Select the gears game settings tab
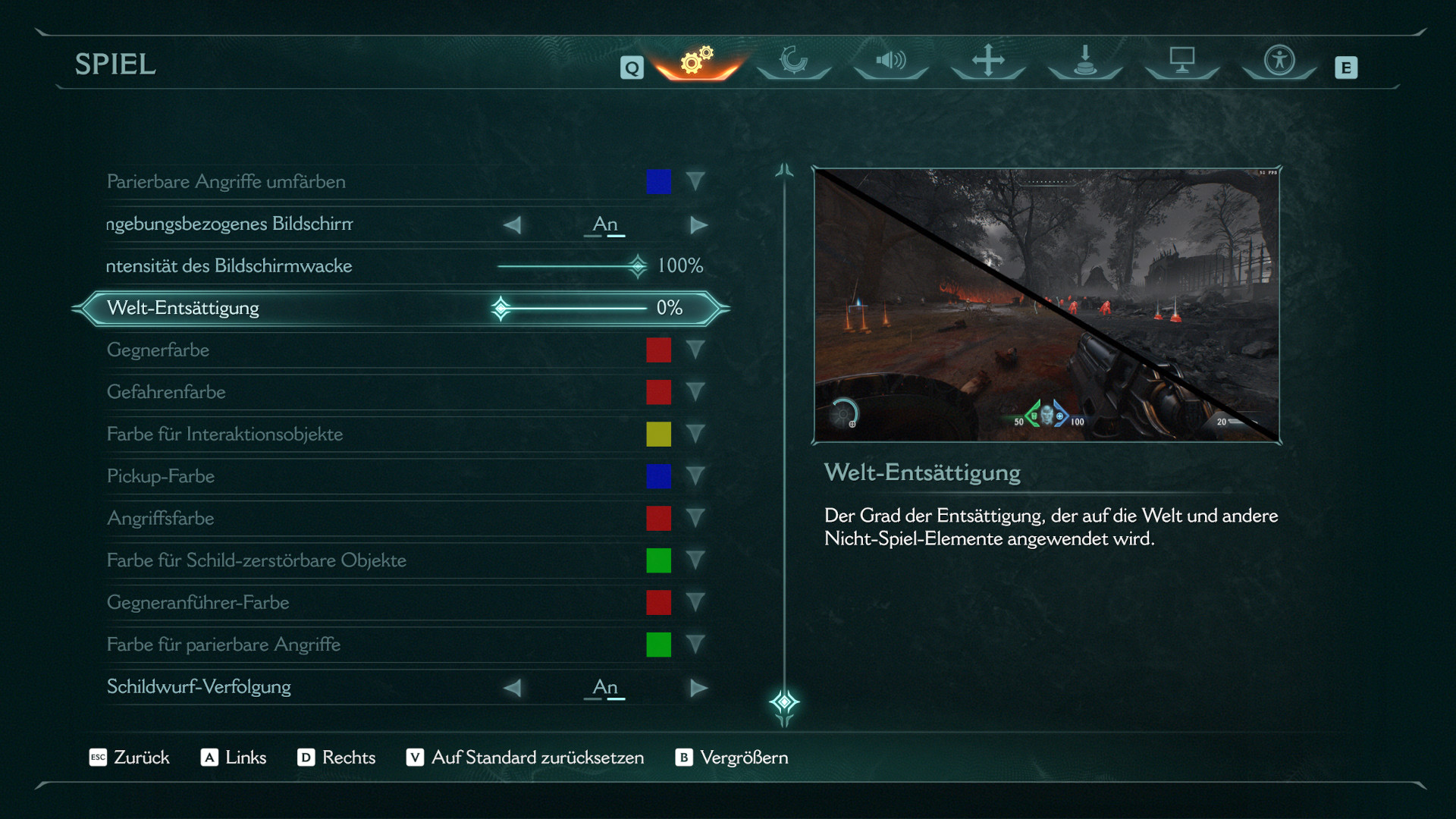 (x=697, y=61)
